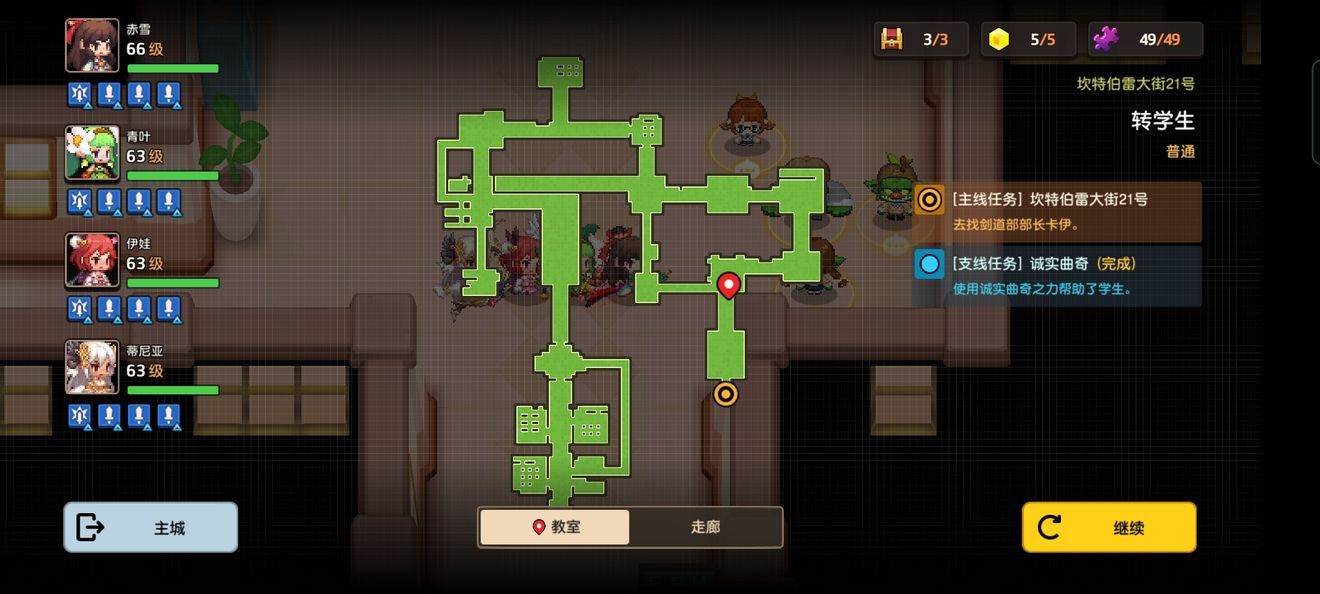
Task: Select 伊娃 character portrait
Action: (x=92, y=260)
